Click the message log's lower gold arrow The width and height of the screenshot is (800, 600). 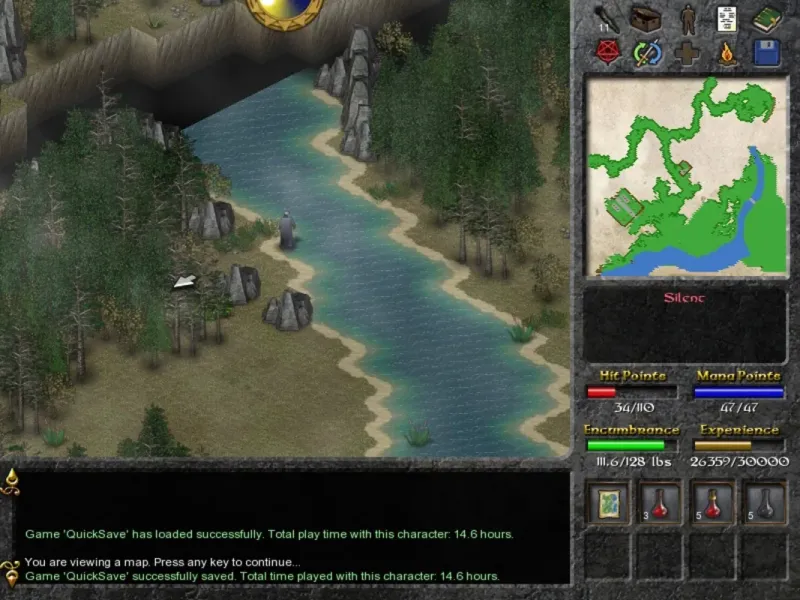click(x=11, y=570)
